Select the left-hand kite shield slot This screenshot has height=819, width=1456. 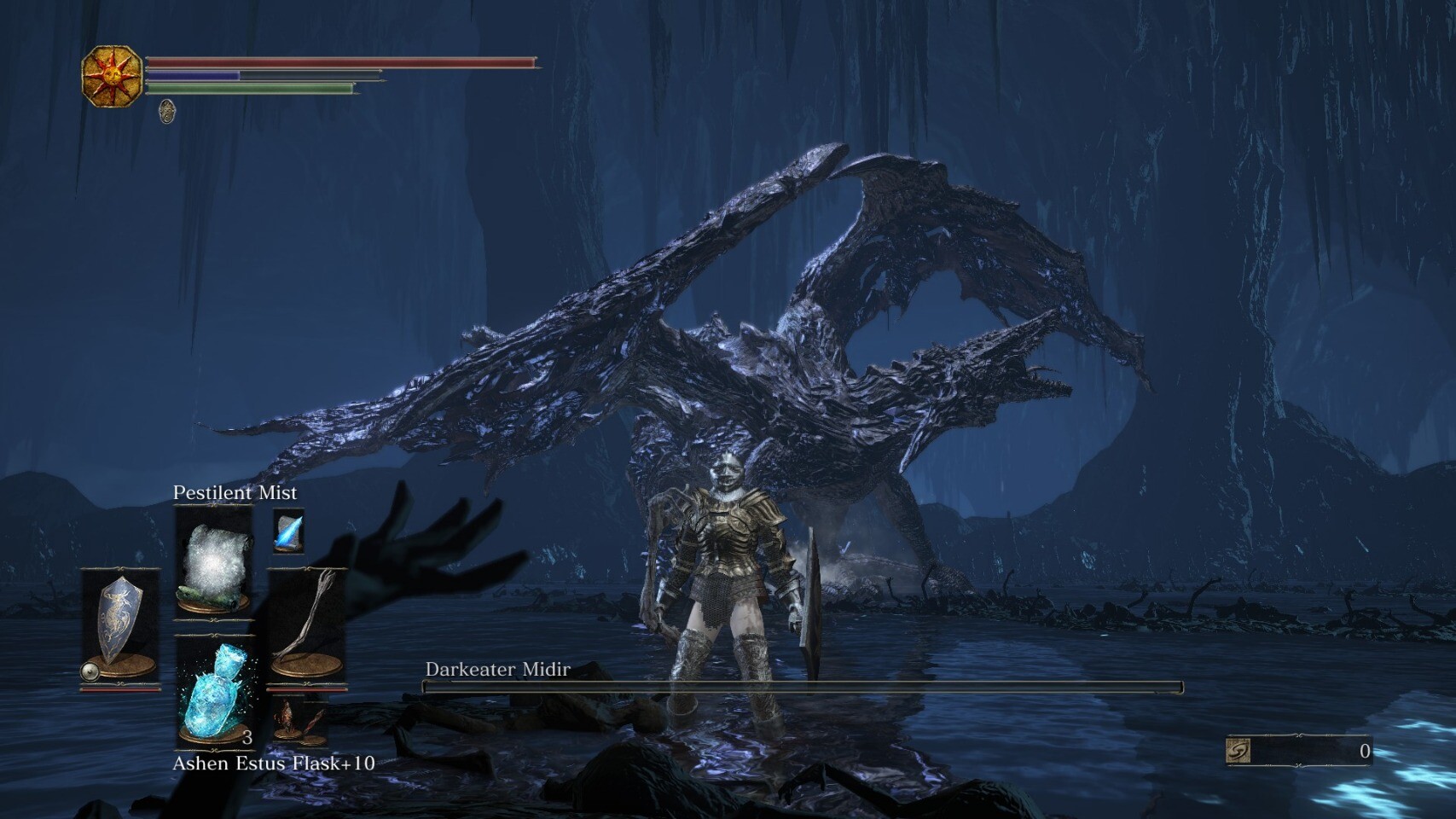click(x=119, y=622)
